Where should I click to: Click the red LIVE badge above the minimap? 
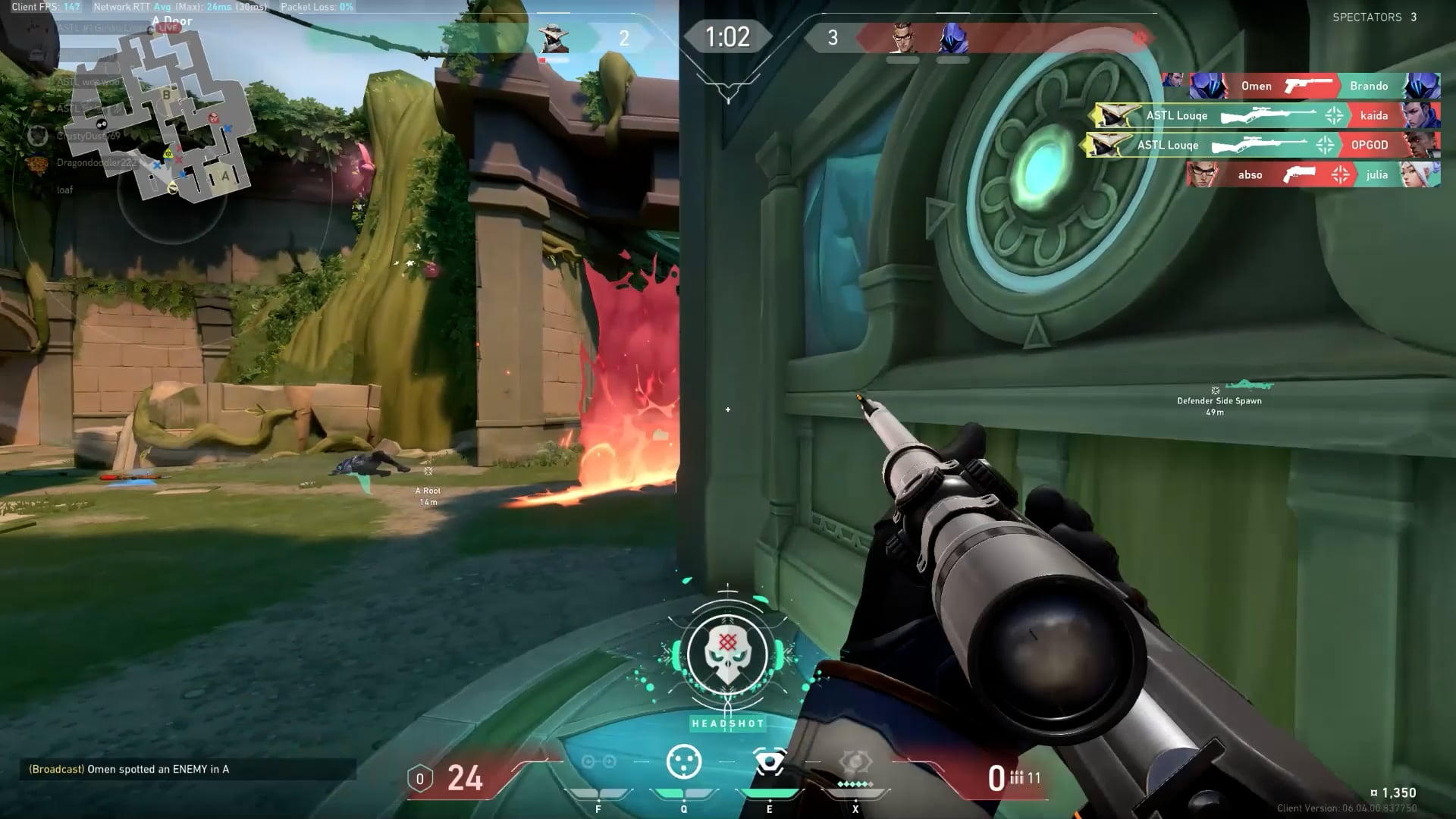(x=168, y=28)
